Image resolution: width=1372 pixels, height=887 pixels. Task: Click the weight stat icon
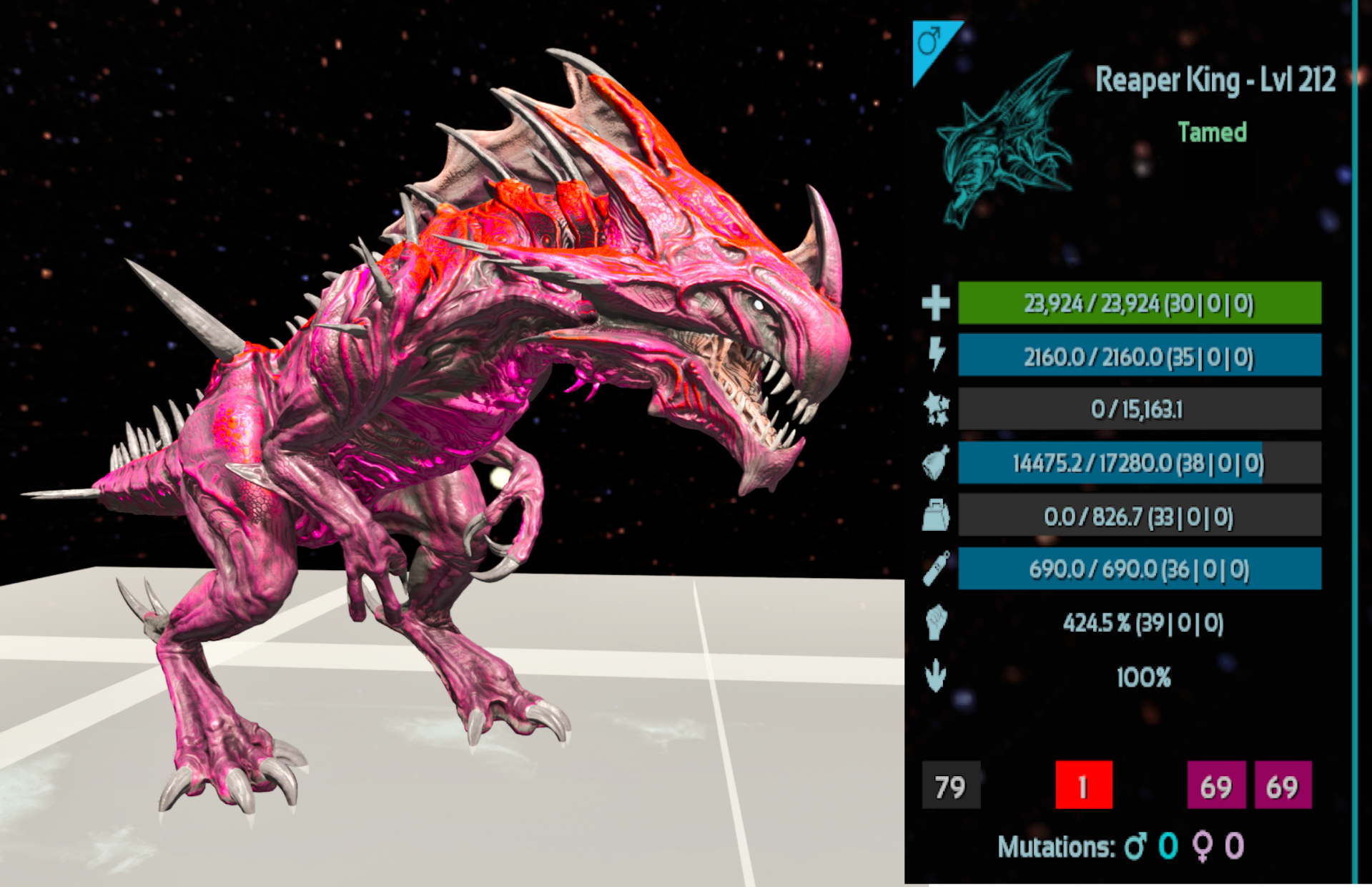click(x=935, y=516)
